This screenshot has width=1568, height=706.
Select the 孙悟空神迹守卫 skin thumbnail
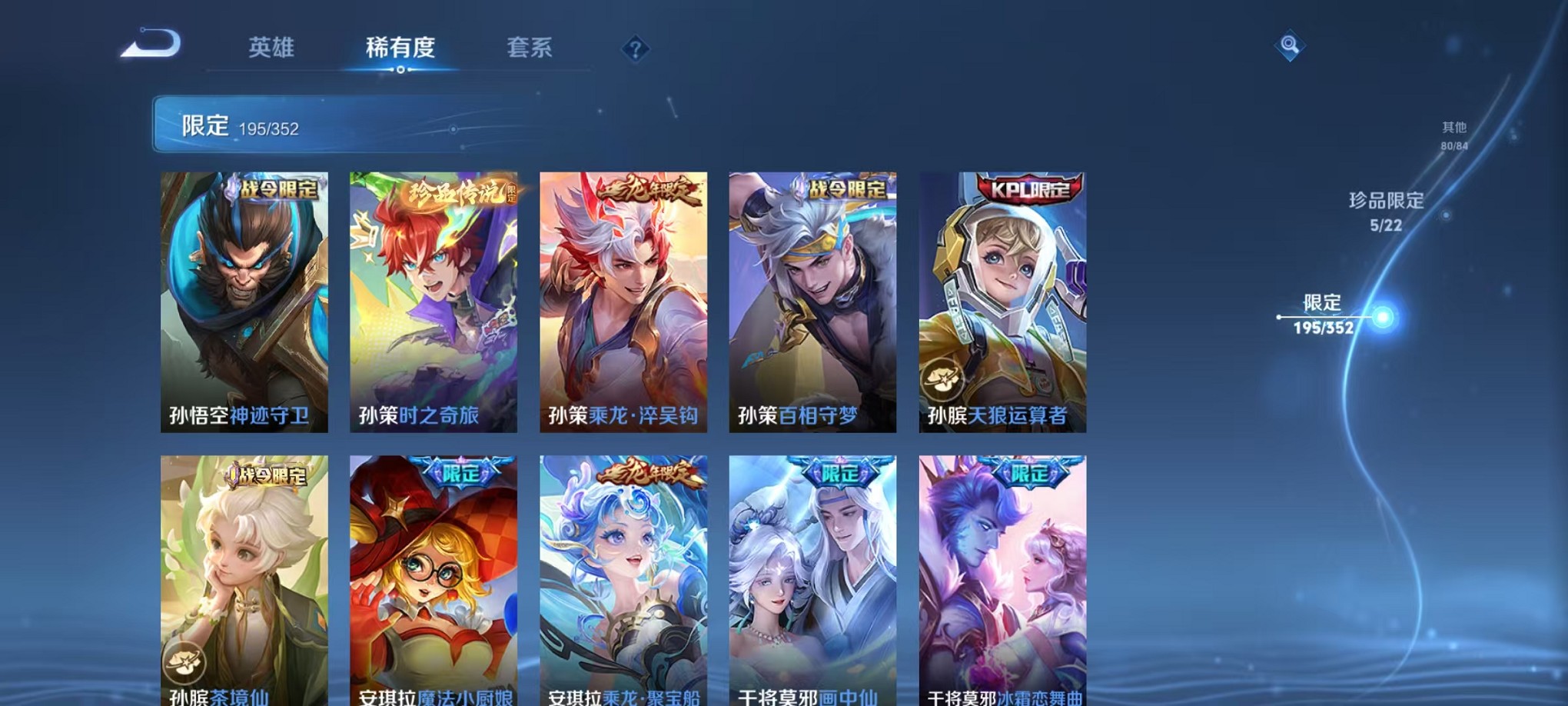243,300
